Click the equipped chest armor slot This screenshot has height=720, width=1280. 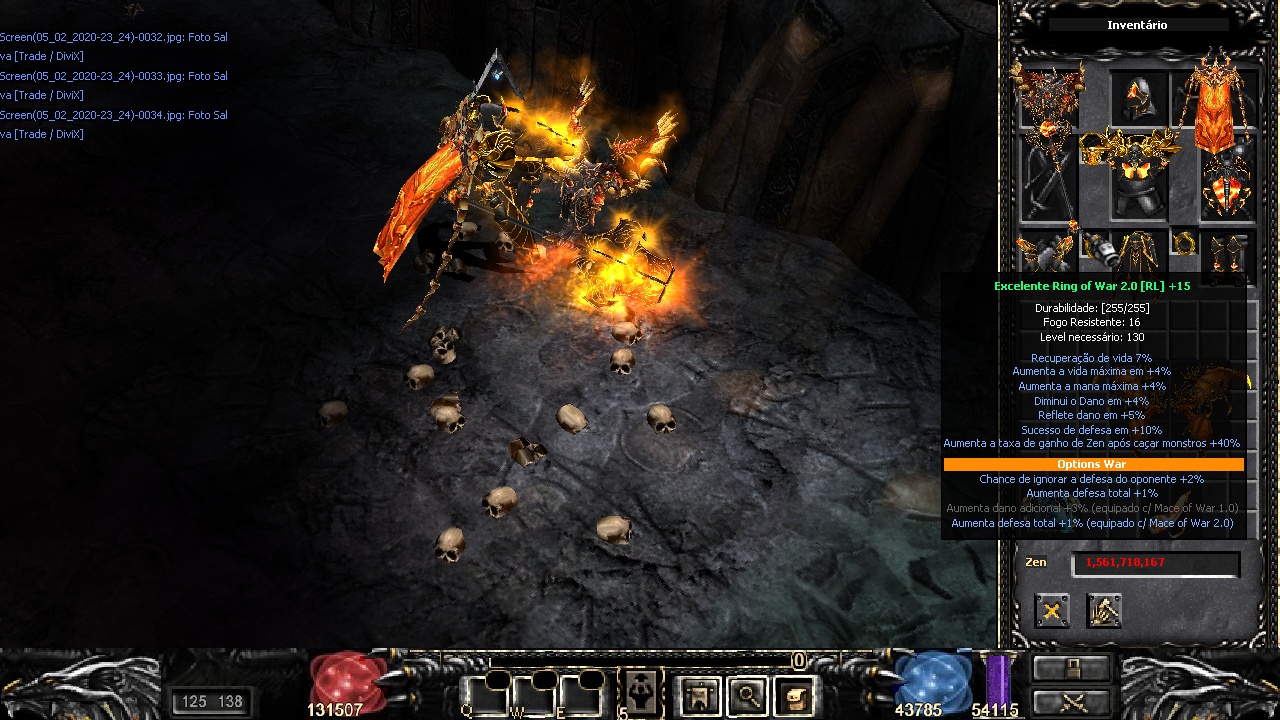tap(1139, 180)
